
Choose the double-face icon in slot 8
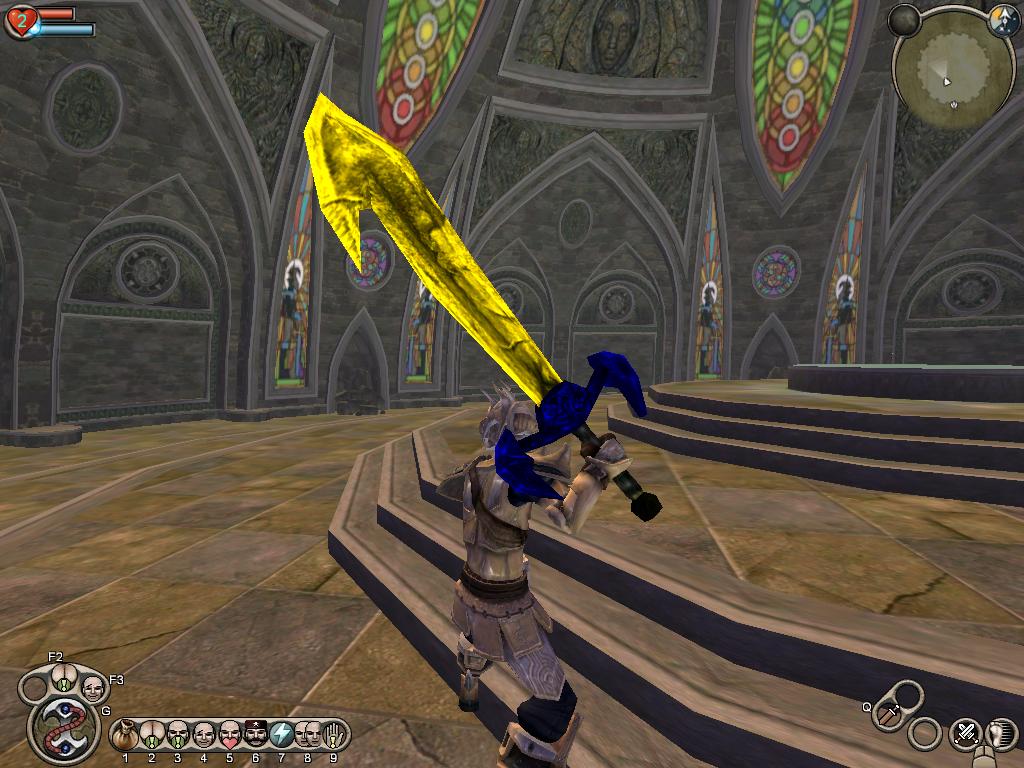click(307, 735)
